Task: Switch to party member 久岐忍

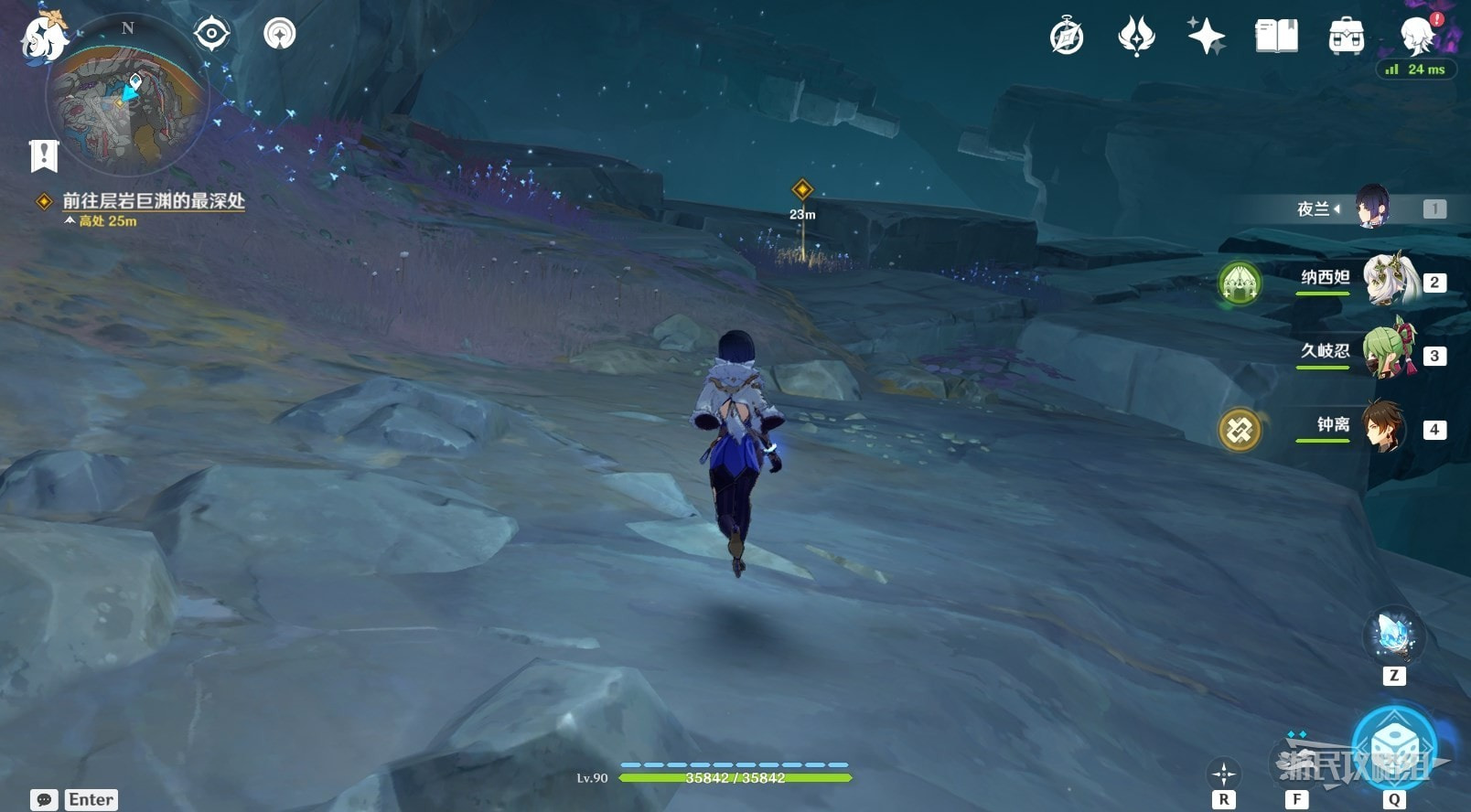Action: (x=1389, y=353)
